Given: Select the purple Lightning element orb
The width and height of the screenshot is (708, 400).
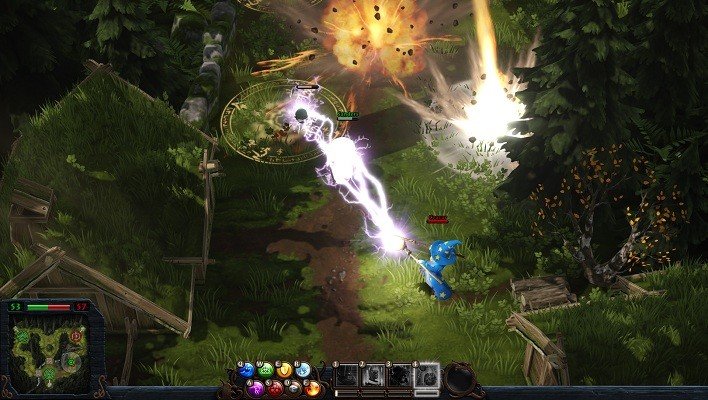Looking at the screenshot, I should pos(257,387).
